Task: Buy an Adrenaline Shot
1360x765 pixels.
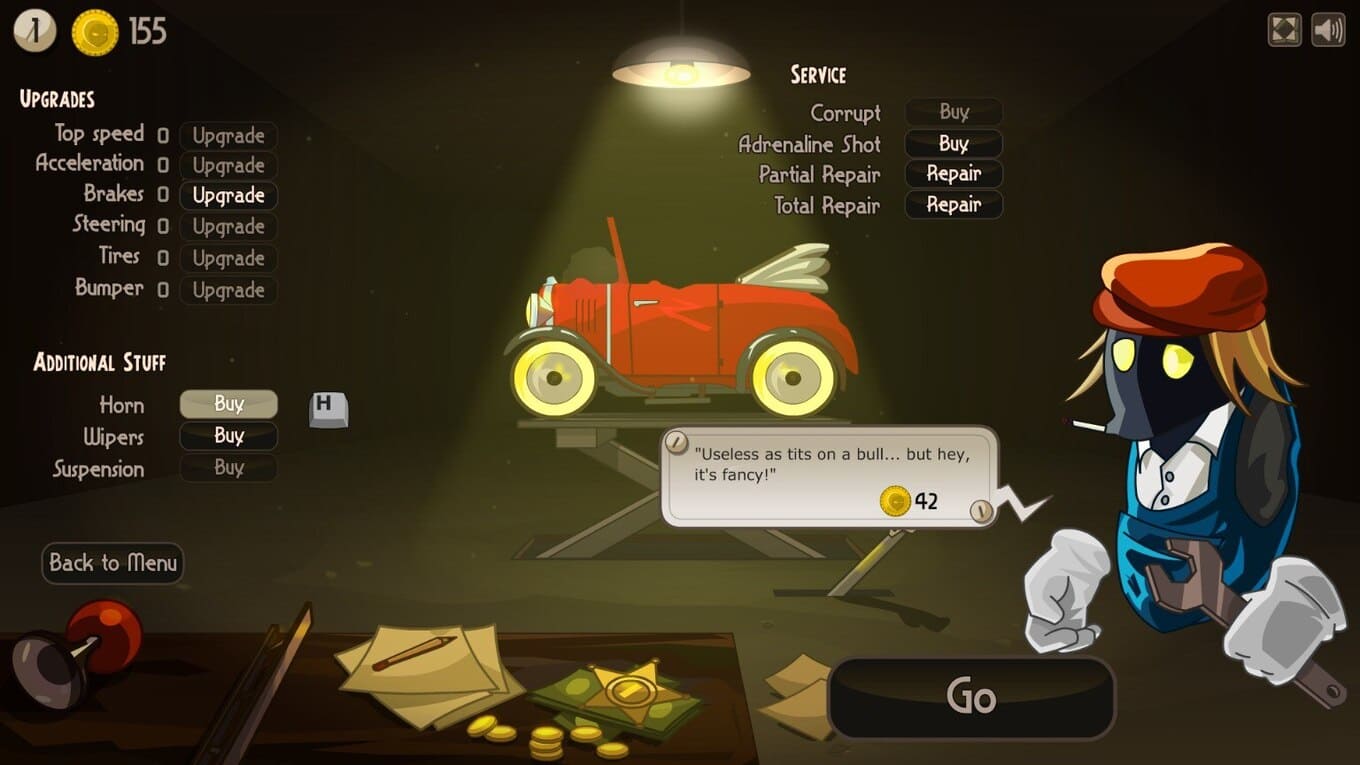Action: [x=953, y=143]
